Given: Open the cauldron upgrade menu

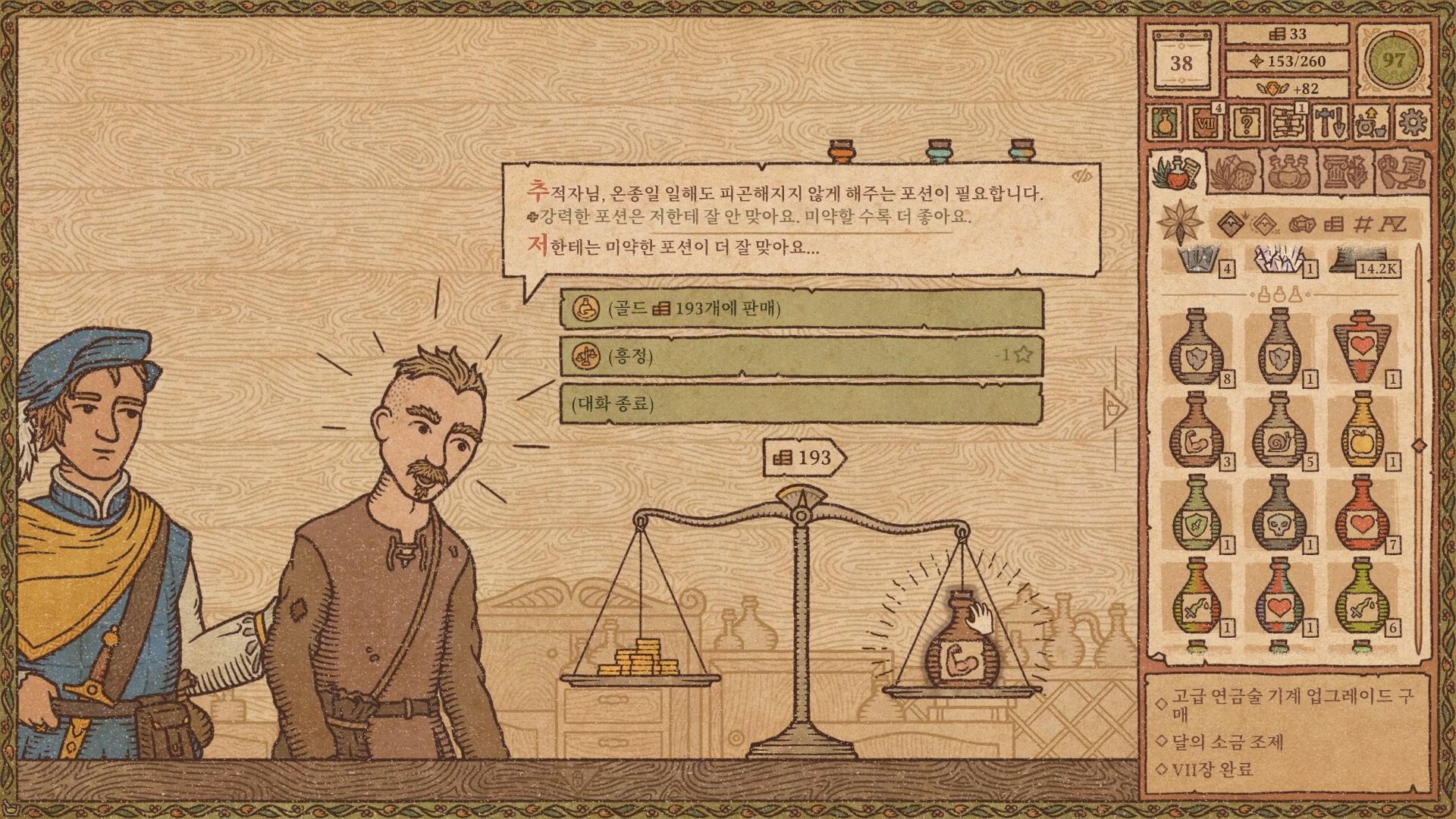Looking at the screenshot, I should coord(1370,123).
